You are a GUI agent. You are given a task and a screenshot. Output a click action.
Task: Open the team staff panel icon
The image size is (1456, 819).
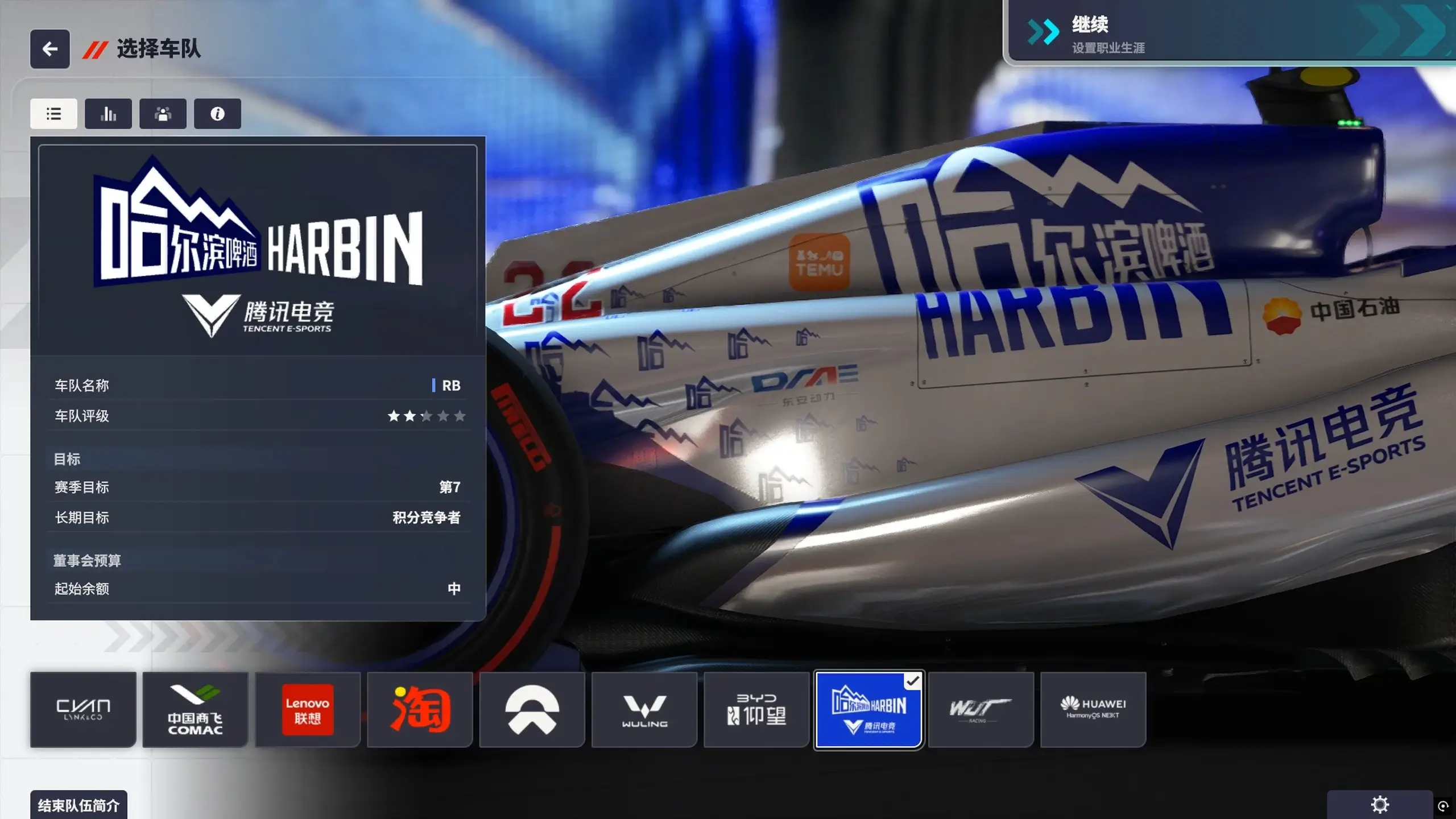pos(163,114)
